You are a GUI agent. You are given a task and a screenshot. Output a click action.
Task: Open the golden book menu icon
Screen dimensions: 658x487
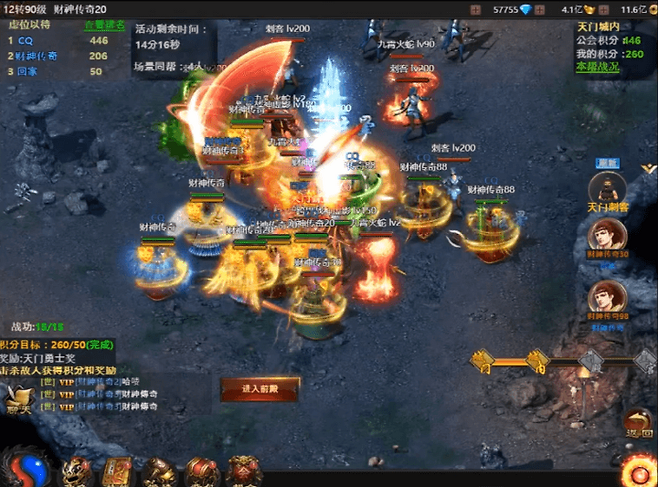pyautogui.click(x=120, y=470)
